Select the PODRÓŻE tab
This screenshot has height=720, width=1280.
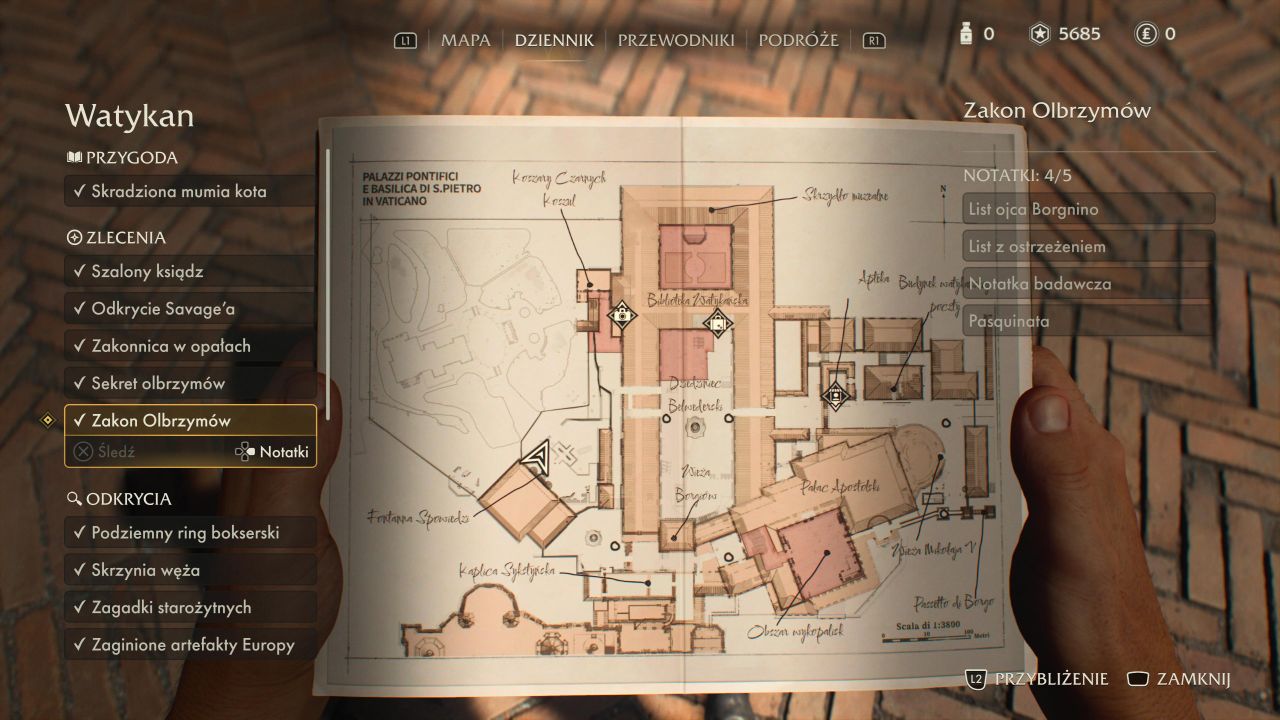[x=798, y=40]
